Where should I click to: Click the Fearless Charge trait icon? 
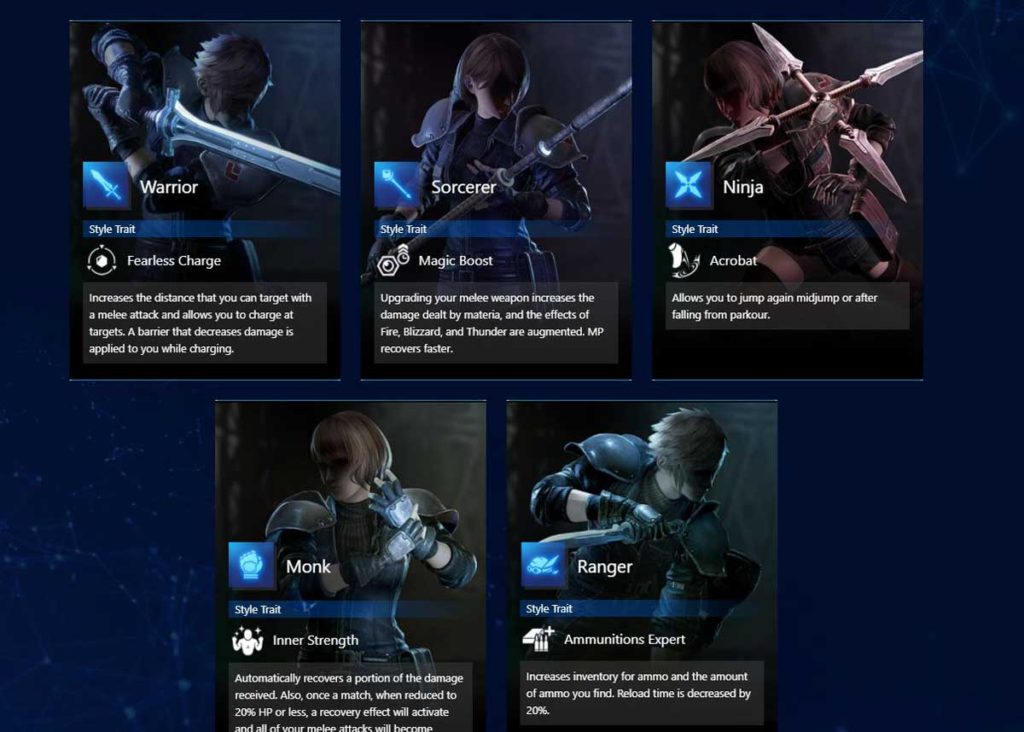(x=103, y=261)
